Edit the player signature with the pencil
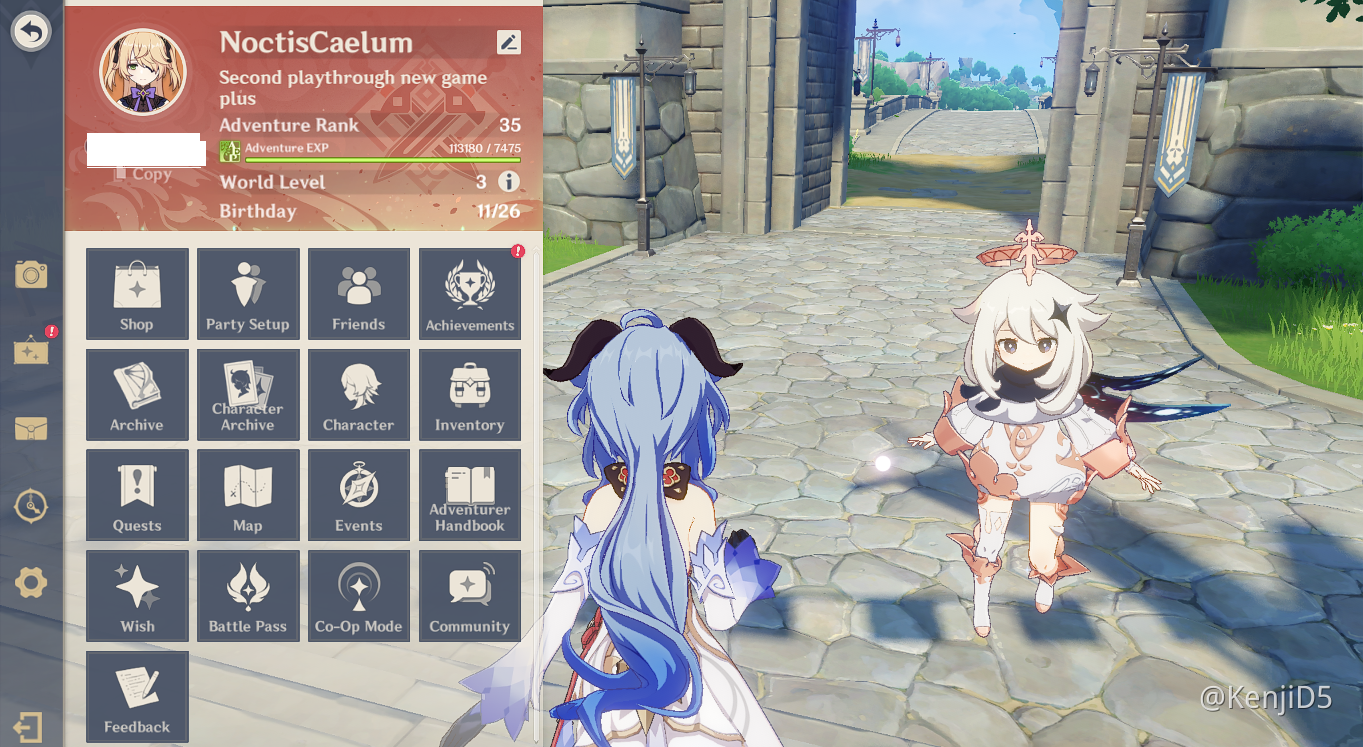 [509, 43]
